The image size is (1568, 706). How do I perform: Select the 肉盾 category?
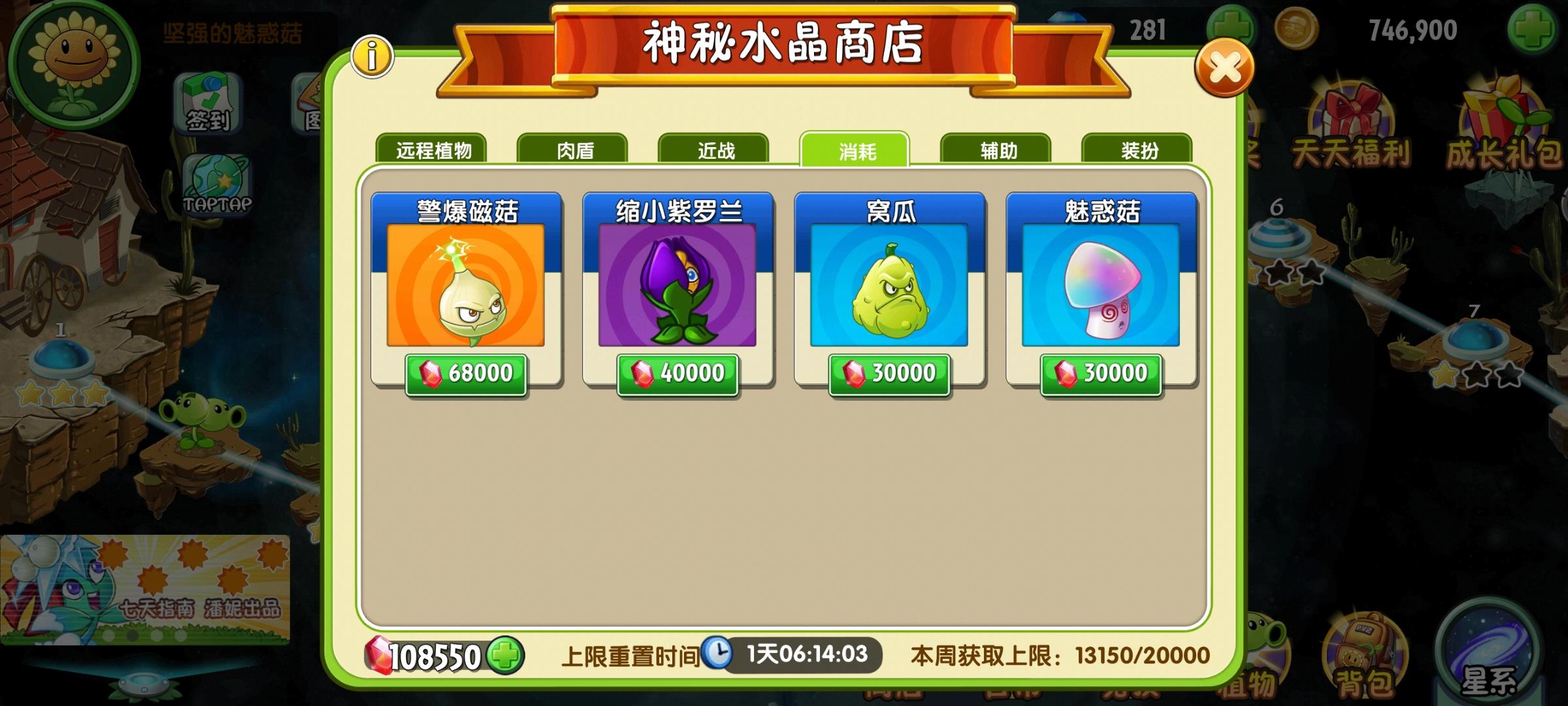coord(574,149)
